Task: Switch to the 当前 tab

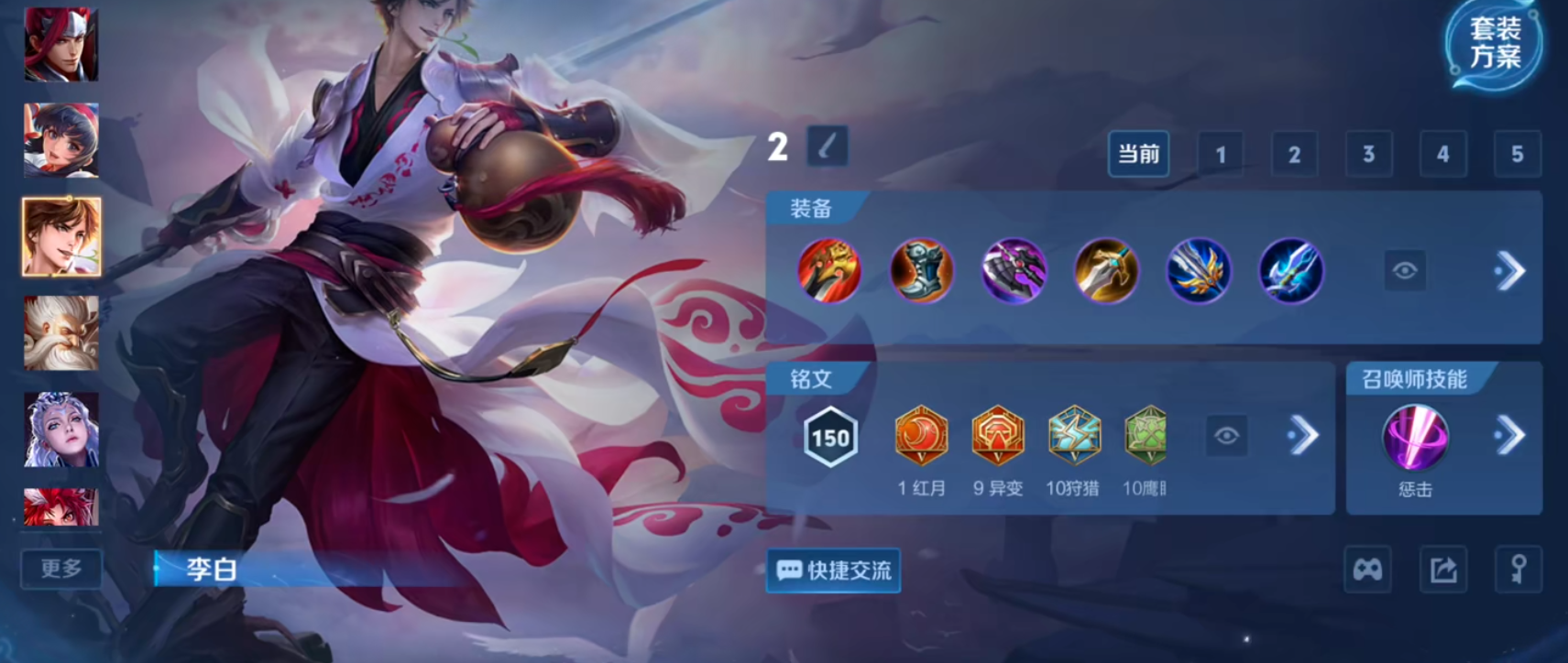Action: point(1138,154)
